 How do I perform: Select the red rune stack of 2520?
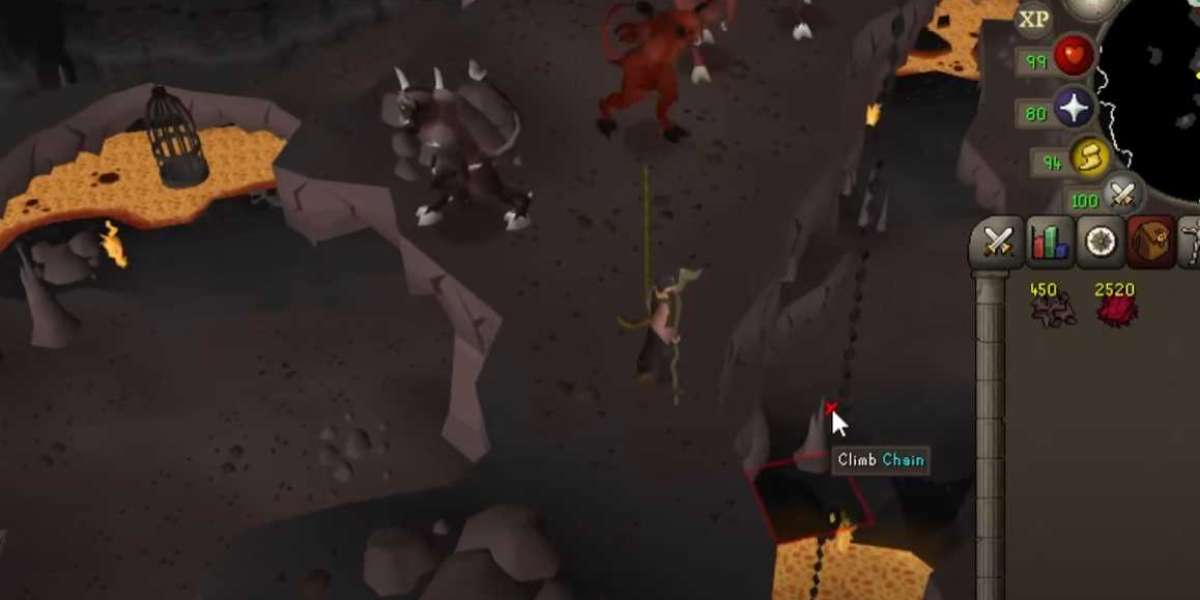coord(1115,308)
